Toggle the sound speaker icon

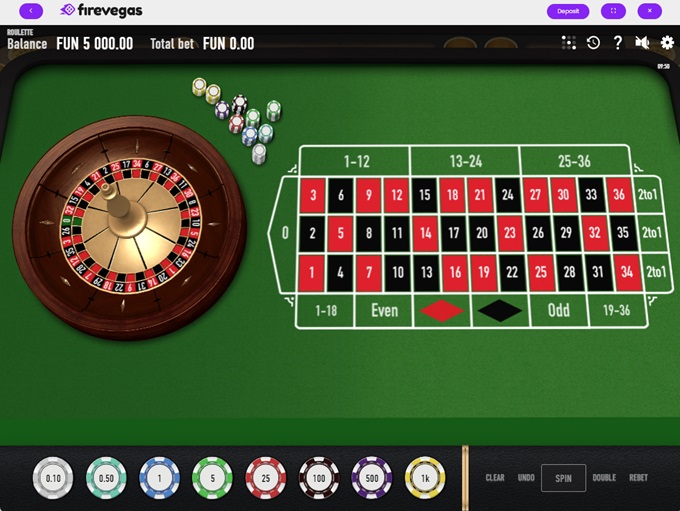[x=642, y=43]
